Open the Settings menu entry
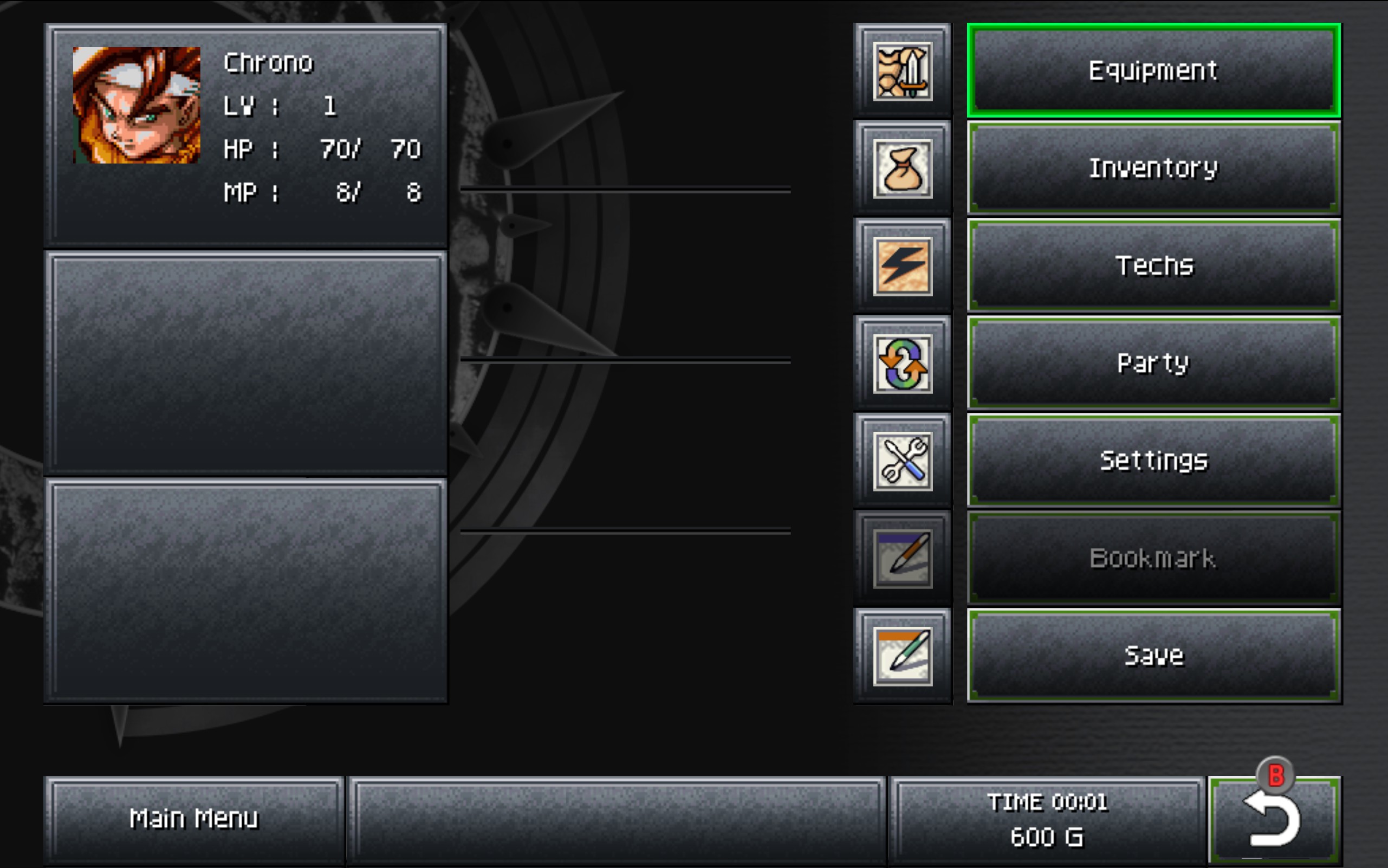Image resolution: width=1388 pixels, height=868 pixels. coord(1153,459)
